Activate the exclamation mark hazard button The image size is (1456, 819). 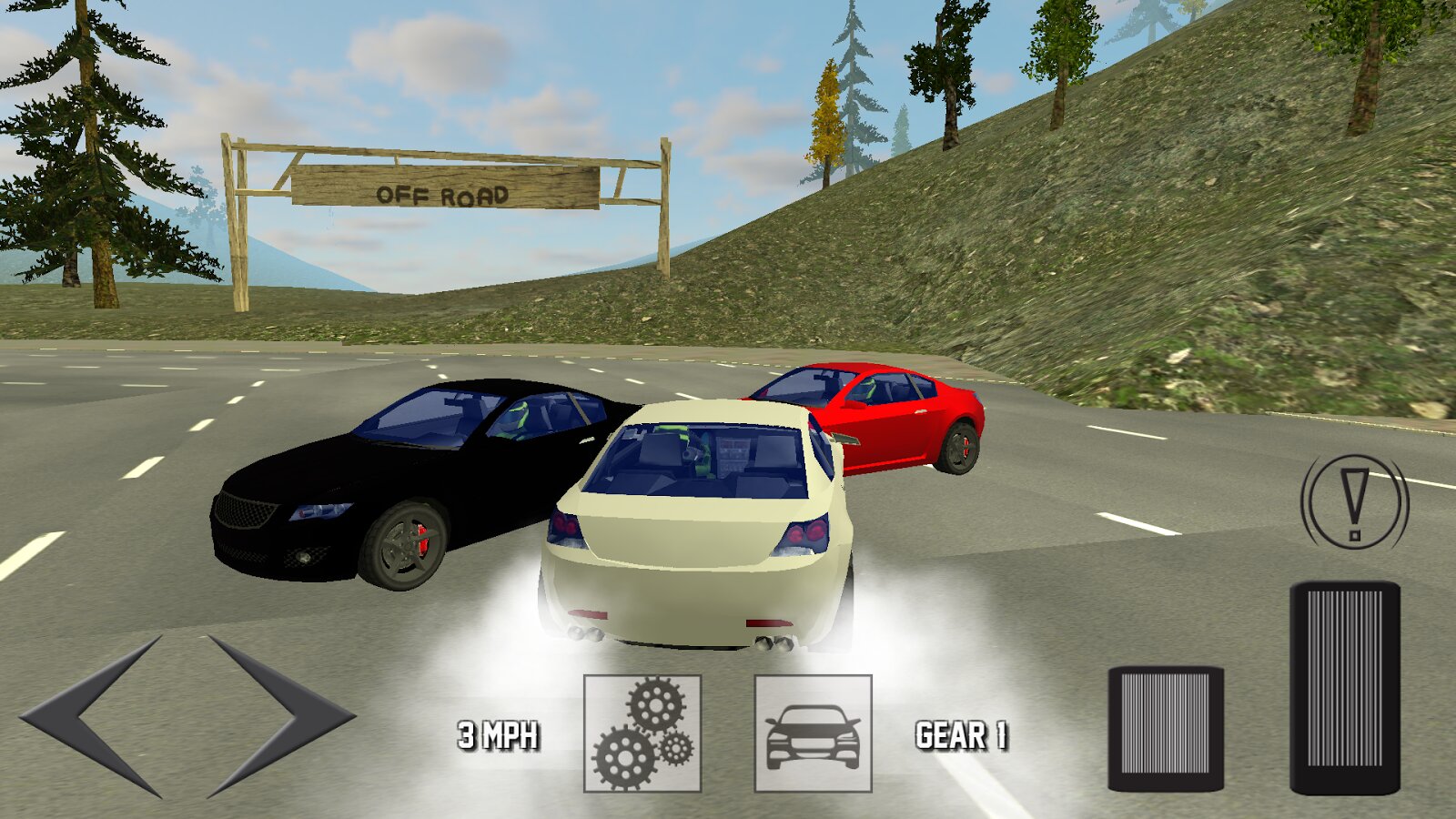click(x=1354, y=502)
